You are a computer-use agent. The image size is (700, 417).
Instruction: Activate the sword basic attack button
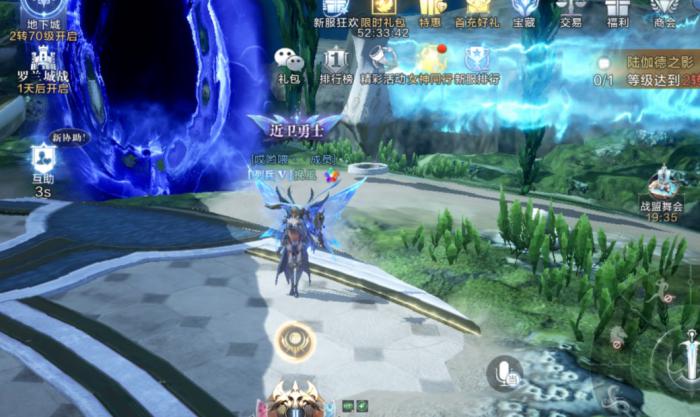[686, 358]
